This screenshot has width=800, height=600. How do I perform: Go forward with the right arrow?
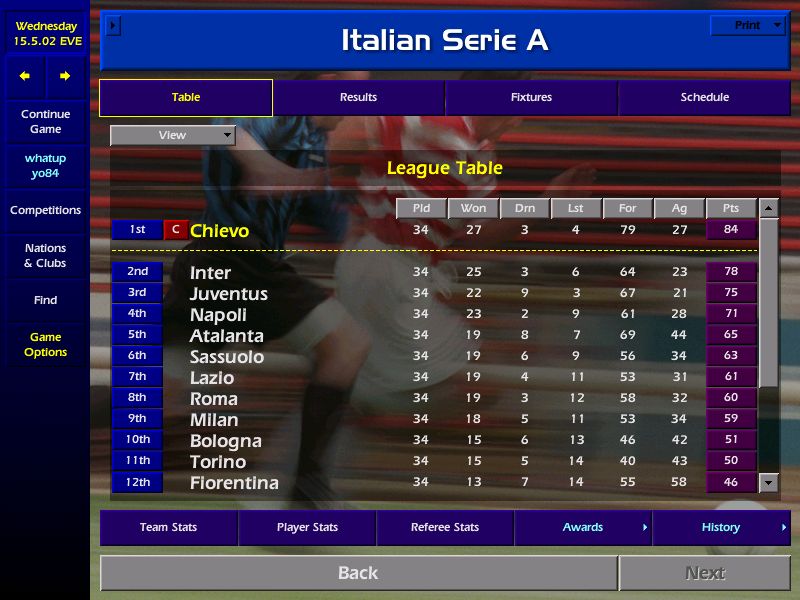(x=65, y=76)
